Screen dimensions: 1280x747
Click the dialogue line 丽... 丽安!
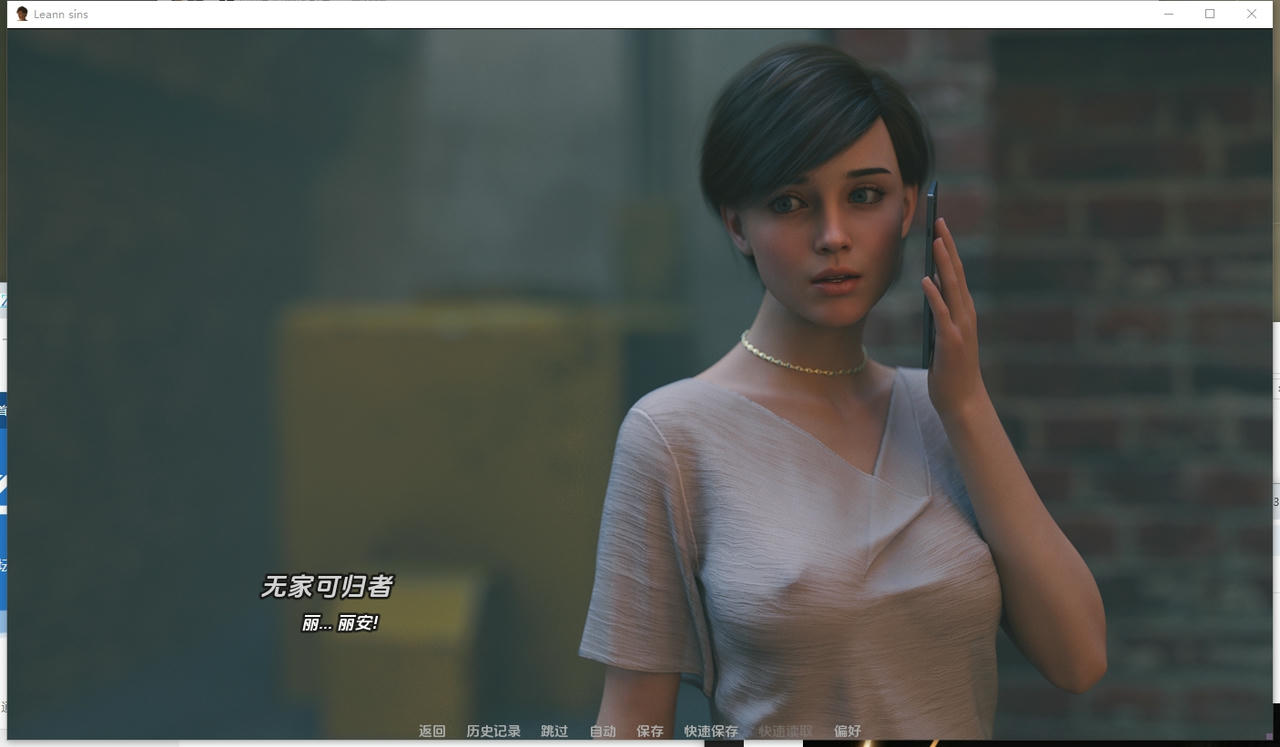click(x=340, y=620)
